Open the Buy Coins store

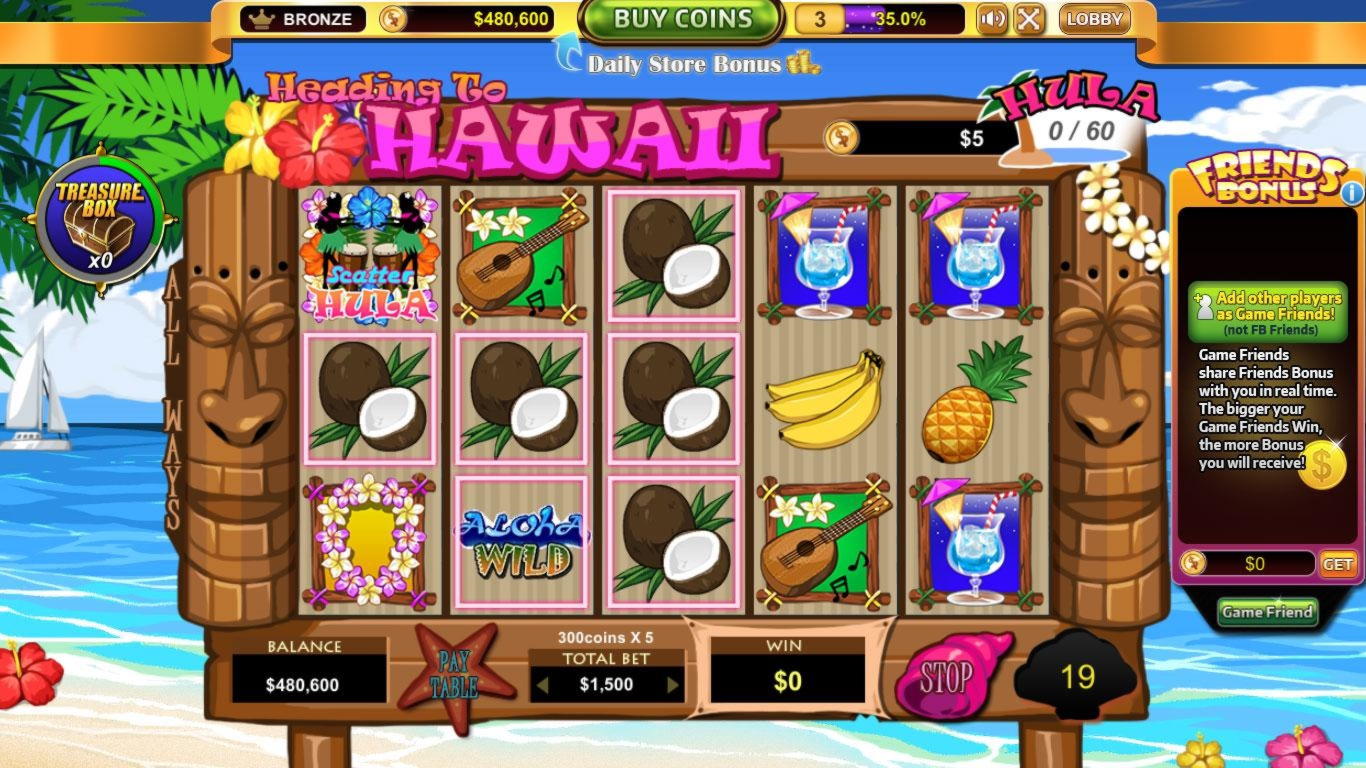pos(682,19)
